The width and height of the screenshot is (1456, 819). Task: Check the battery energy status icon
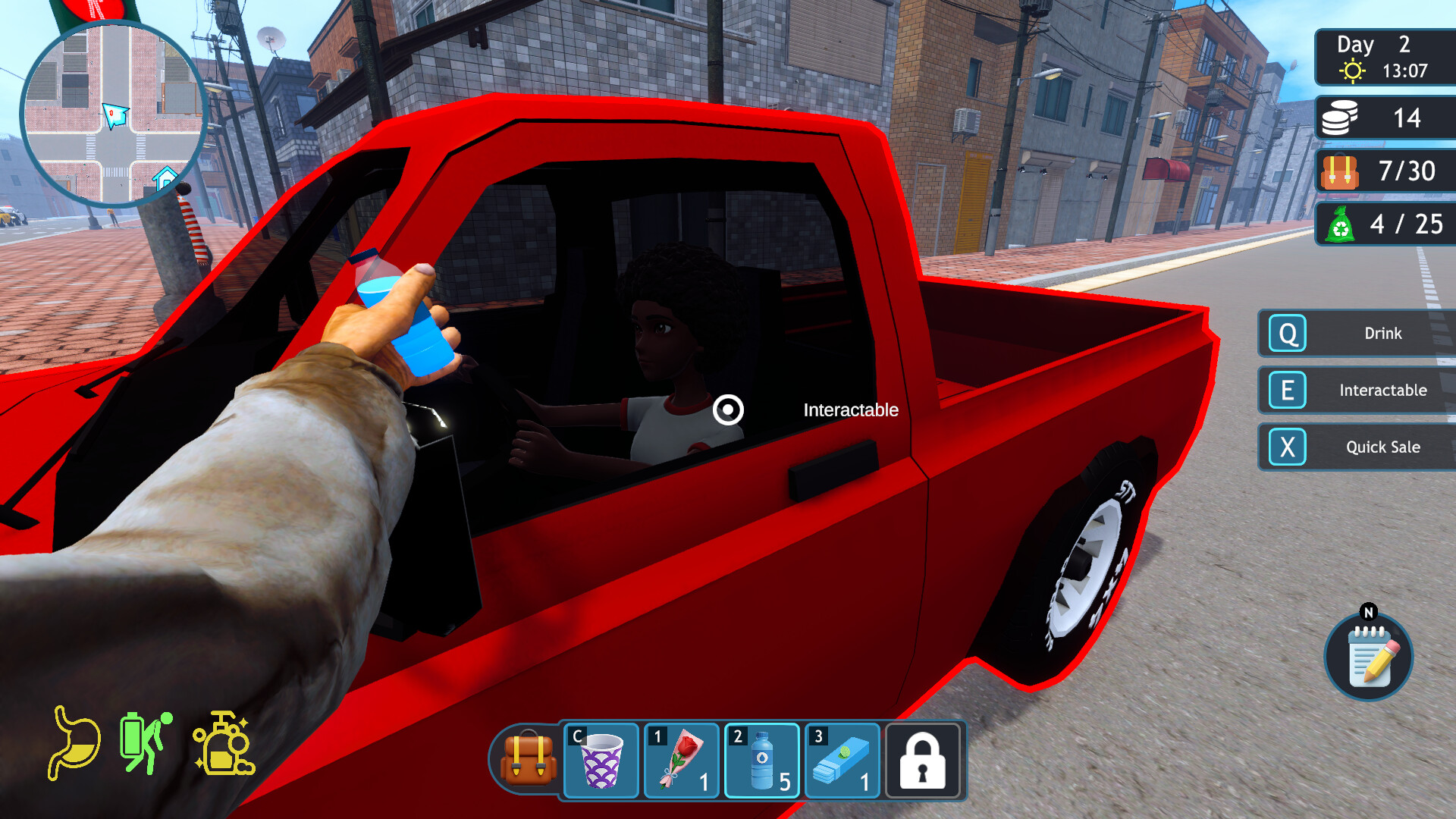[145, 743]
